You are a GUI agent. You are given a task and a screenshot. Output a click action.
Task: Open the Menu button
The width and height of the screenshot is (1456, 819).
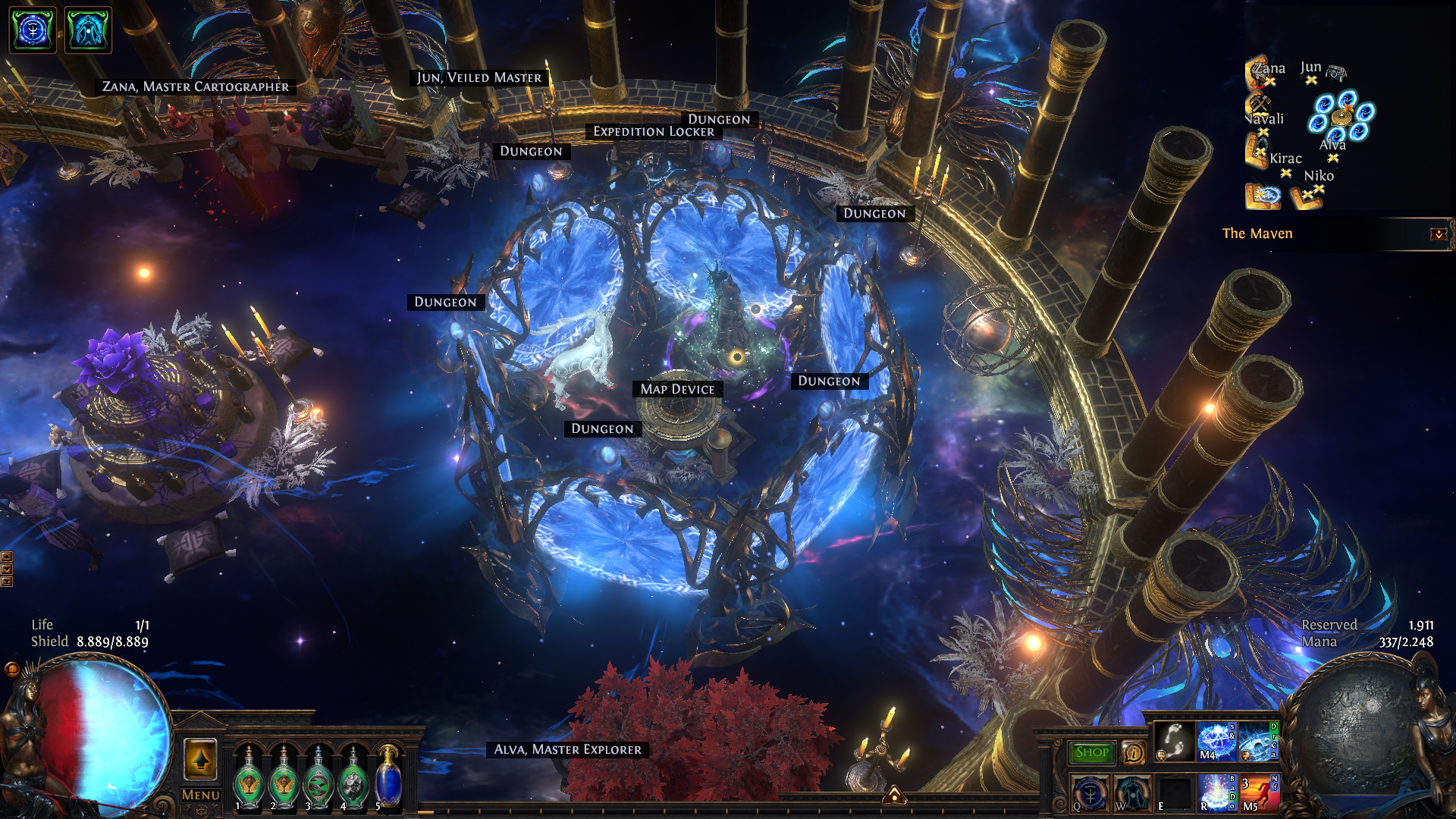pos(200,795)
